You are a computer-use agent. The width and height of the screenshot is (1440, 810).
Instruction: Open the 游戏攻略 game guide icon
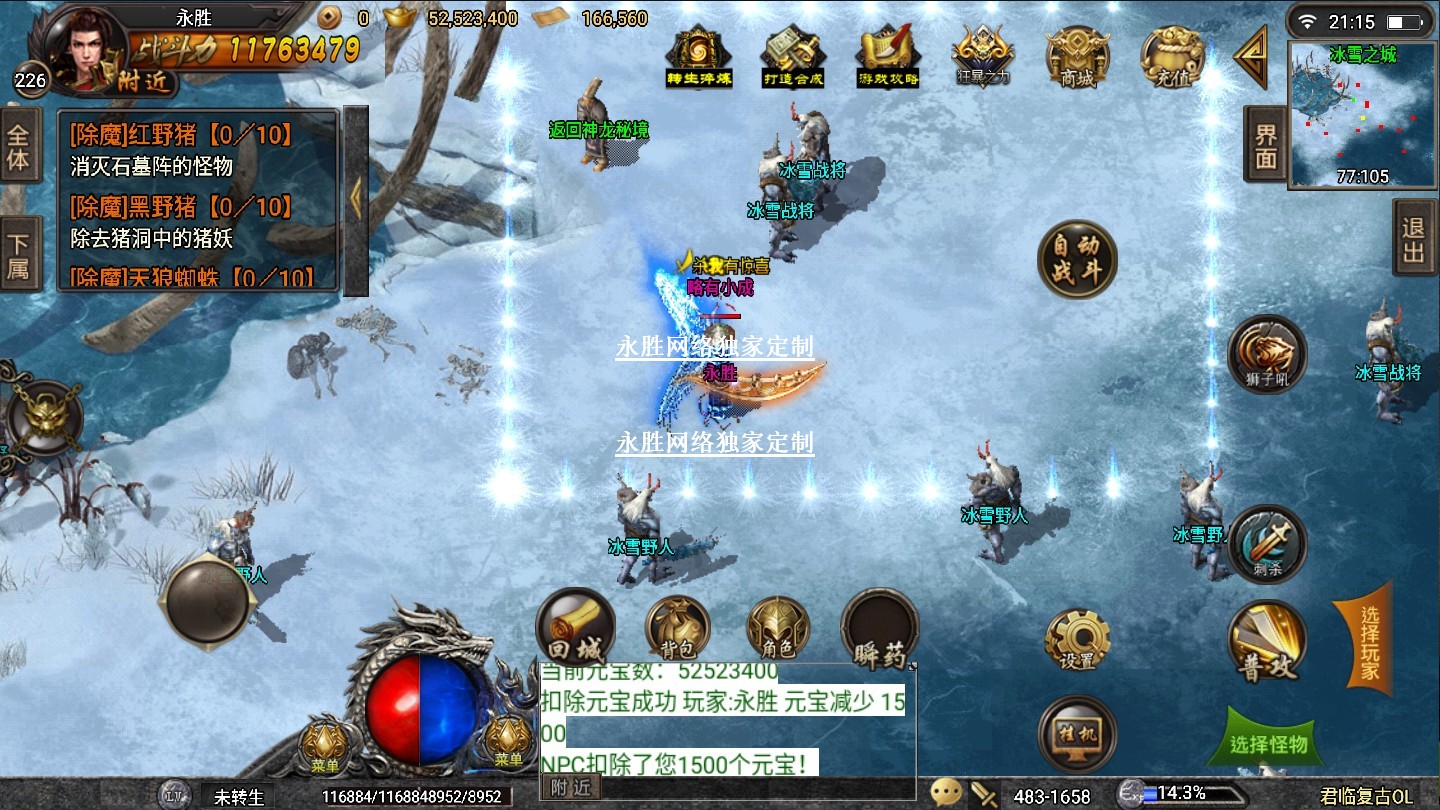(888, 56)
